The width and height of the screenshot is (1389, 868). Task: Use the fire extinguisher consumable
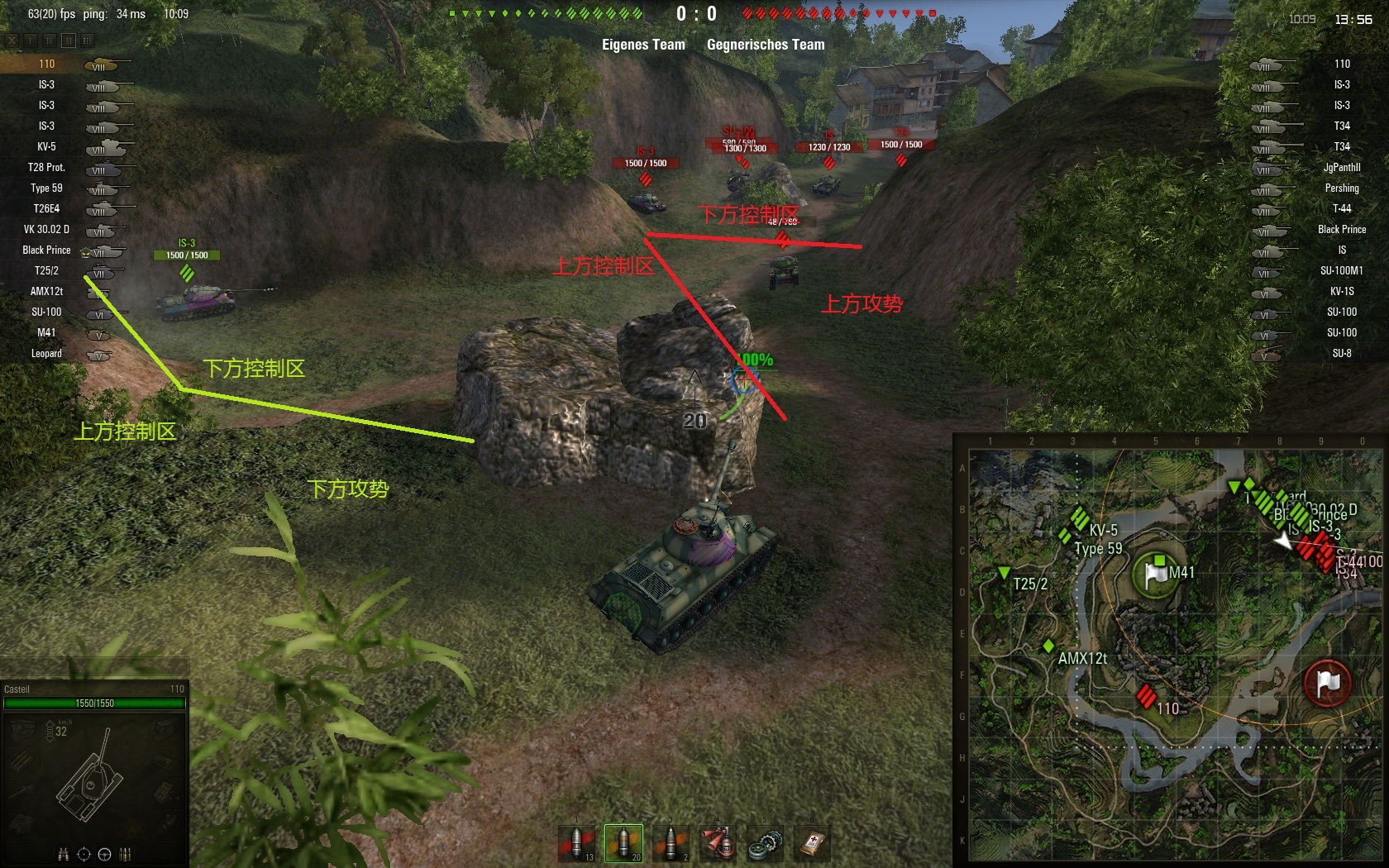coord(718,842)
